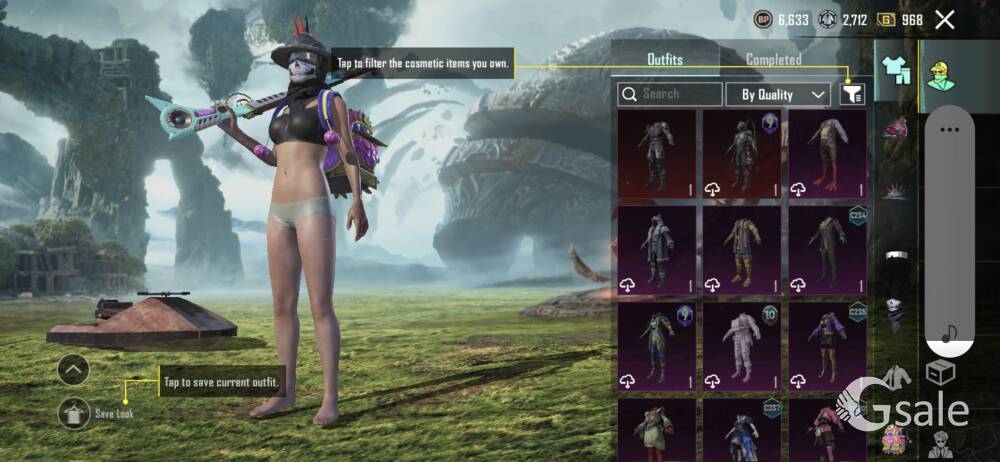Toggle the owned-items filter funnel icon

coord(851,94)
